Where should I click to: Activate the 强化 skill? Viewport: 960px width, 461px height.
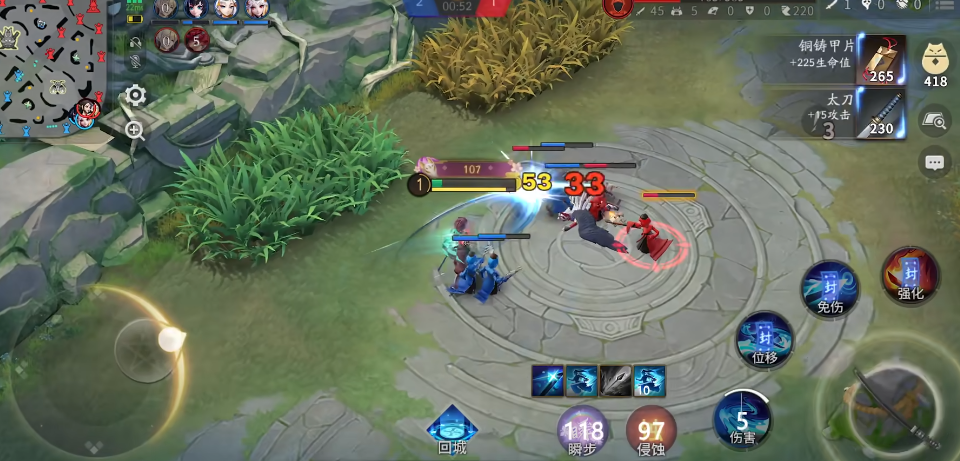[x=910, y=277]
